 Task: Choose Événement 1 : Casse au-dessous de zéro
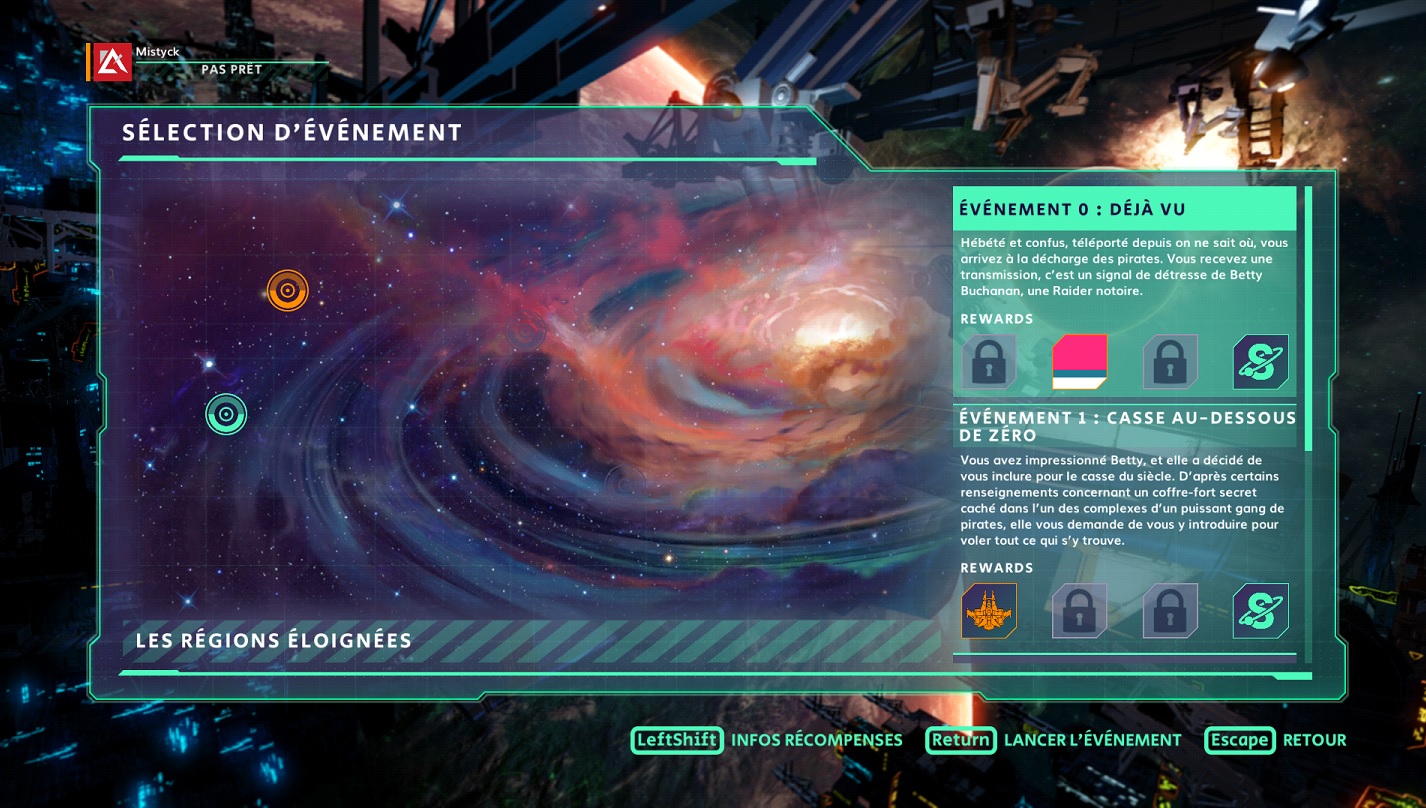coord(1124,426)
